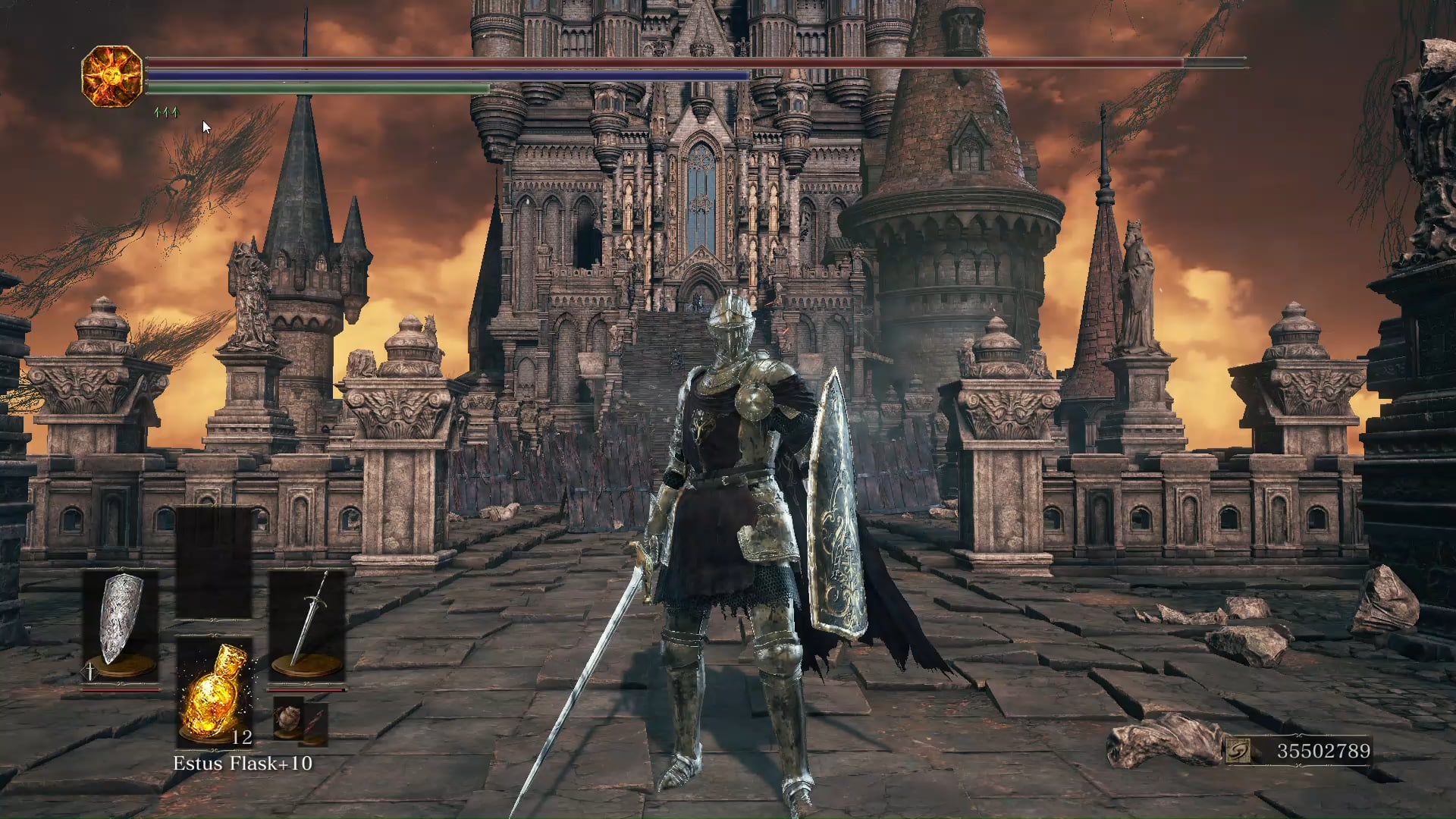The width and height of the screenshot is (1456, 819).
Task: Select the Estus Flask quick item slot
Action: click(215, 692)
